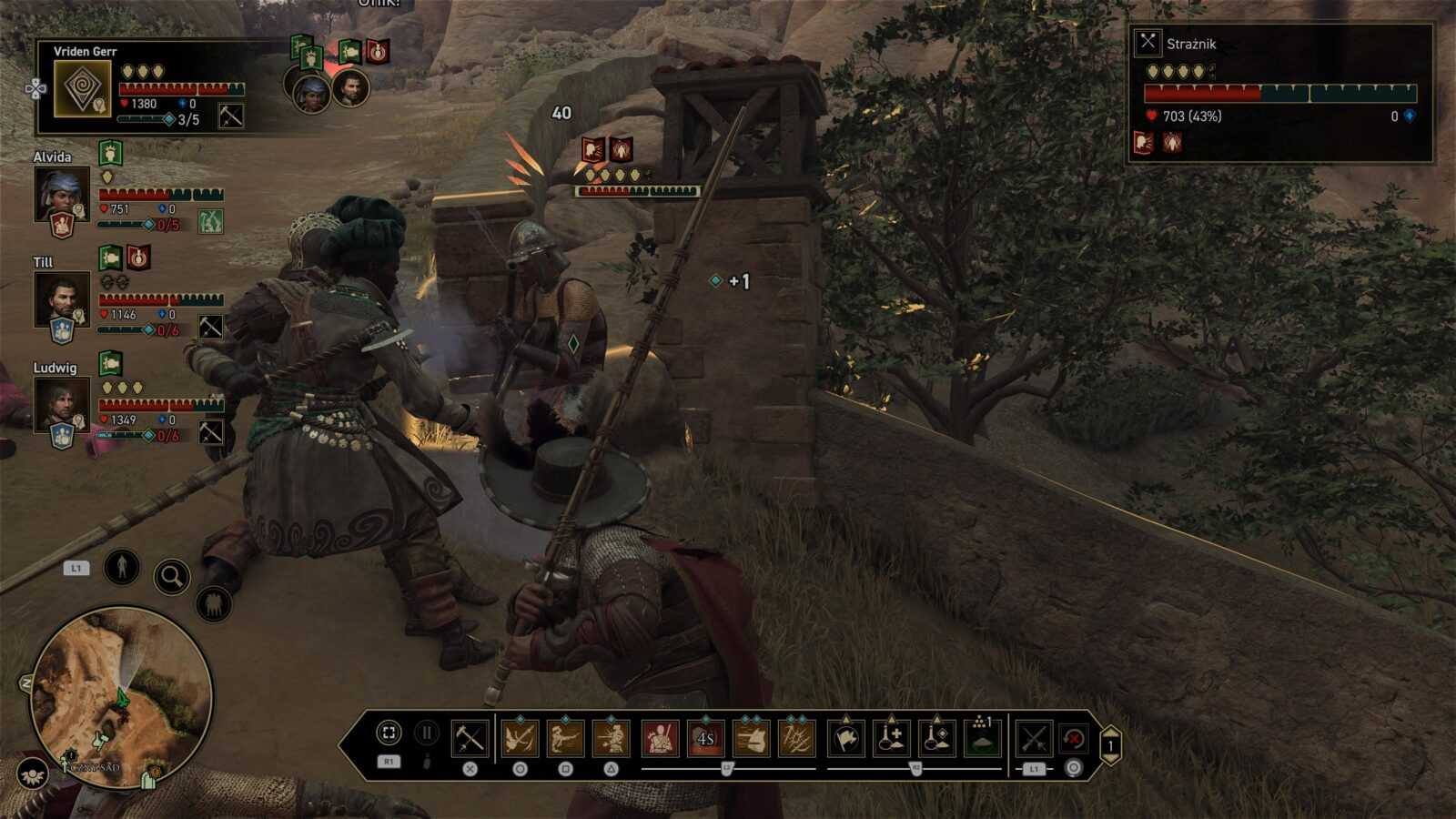Click the winged emblem icon beside minimap
The height and width of the screenshot is (819, 1456).
pyautogui.click(x=33, y=773)
